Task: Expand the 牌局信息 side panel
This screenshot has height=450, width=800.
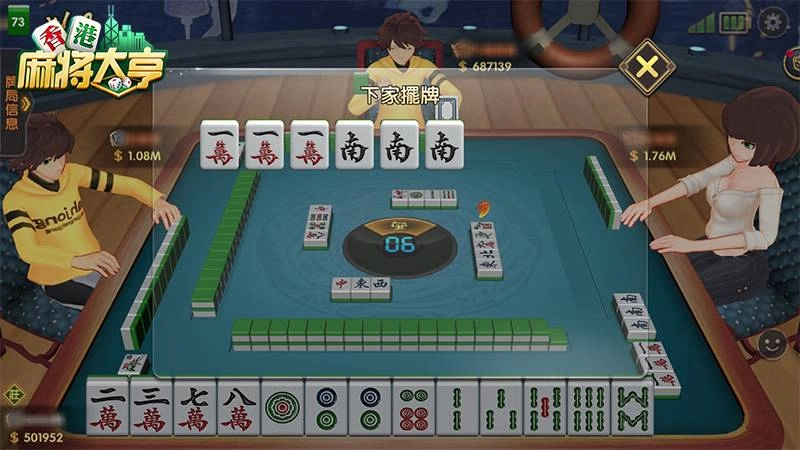Action: pos(13,103)
